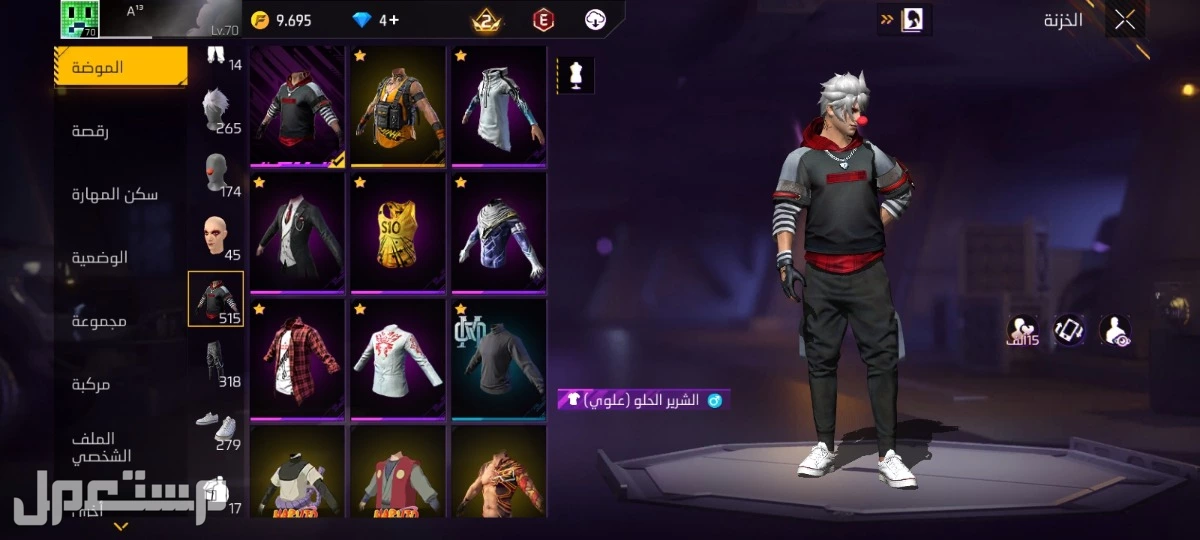Pick the white shirt with red emblem
1200x540 pixels.
click(398, 359)
